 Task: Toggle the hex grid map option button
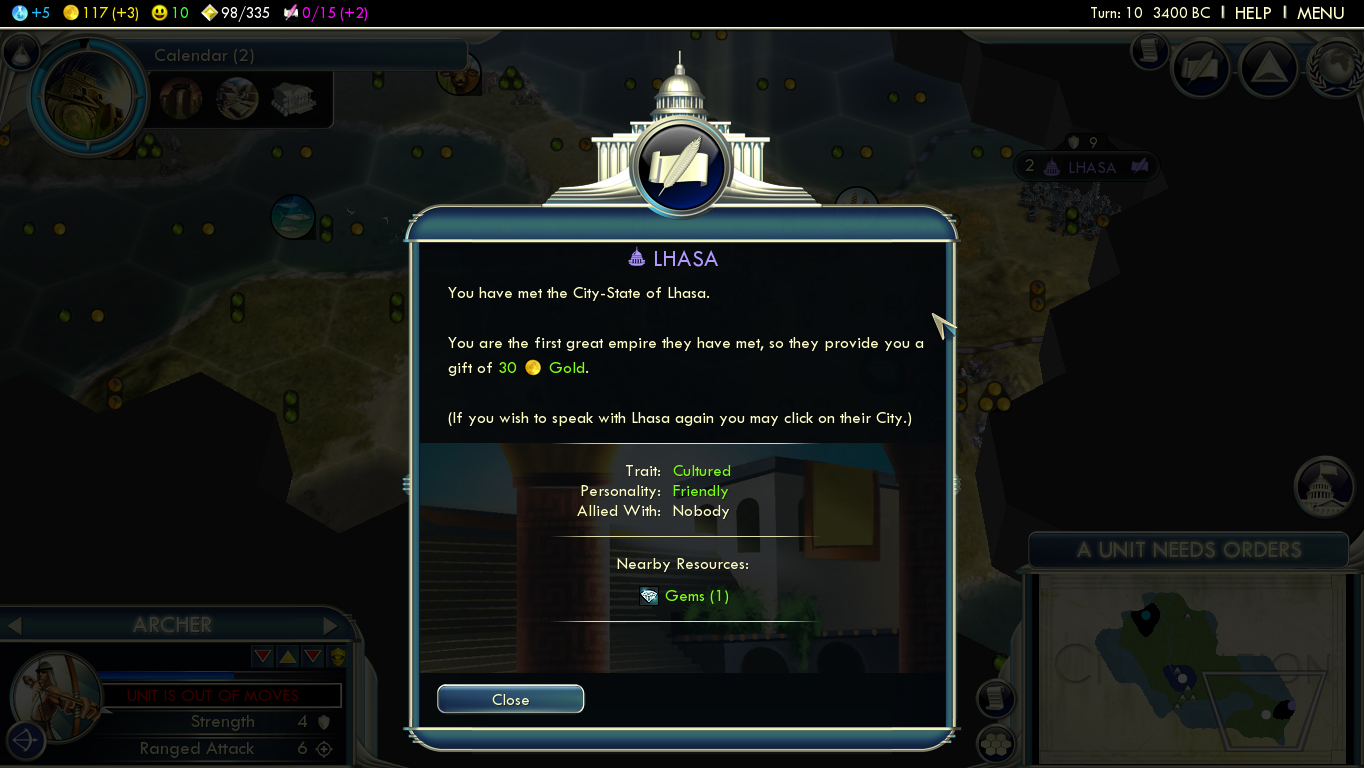pos(995,745)
